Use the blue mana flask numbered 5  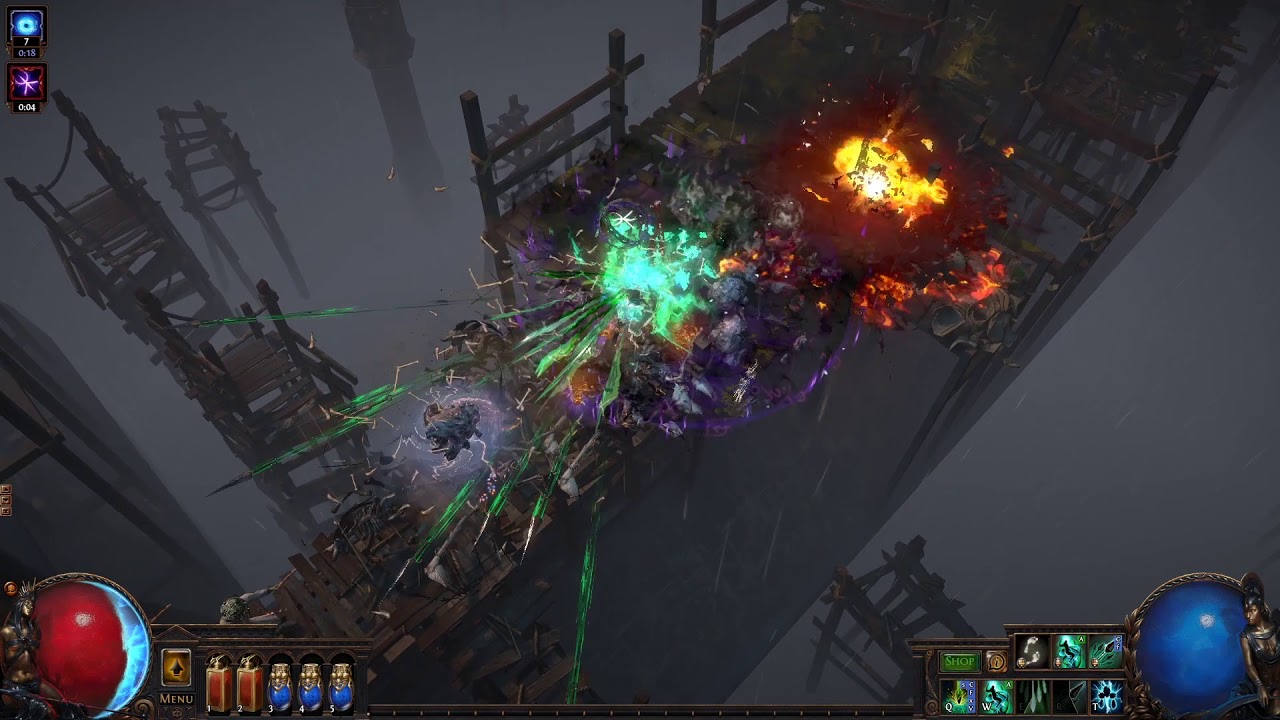[342, 686]
